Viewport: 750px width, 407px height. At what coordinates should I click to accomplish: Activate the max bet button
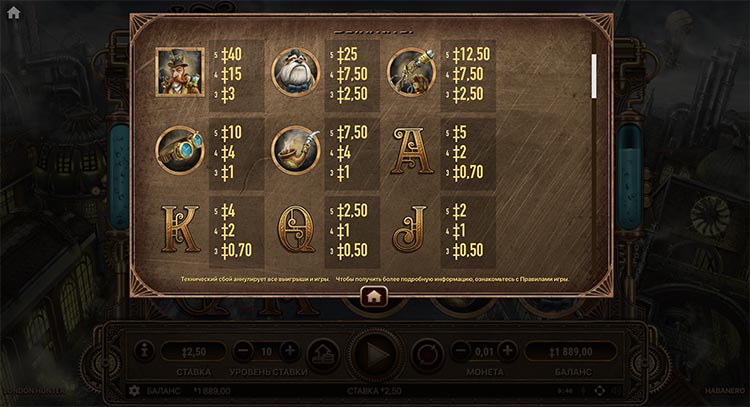click(x=322, y=353)
